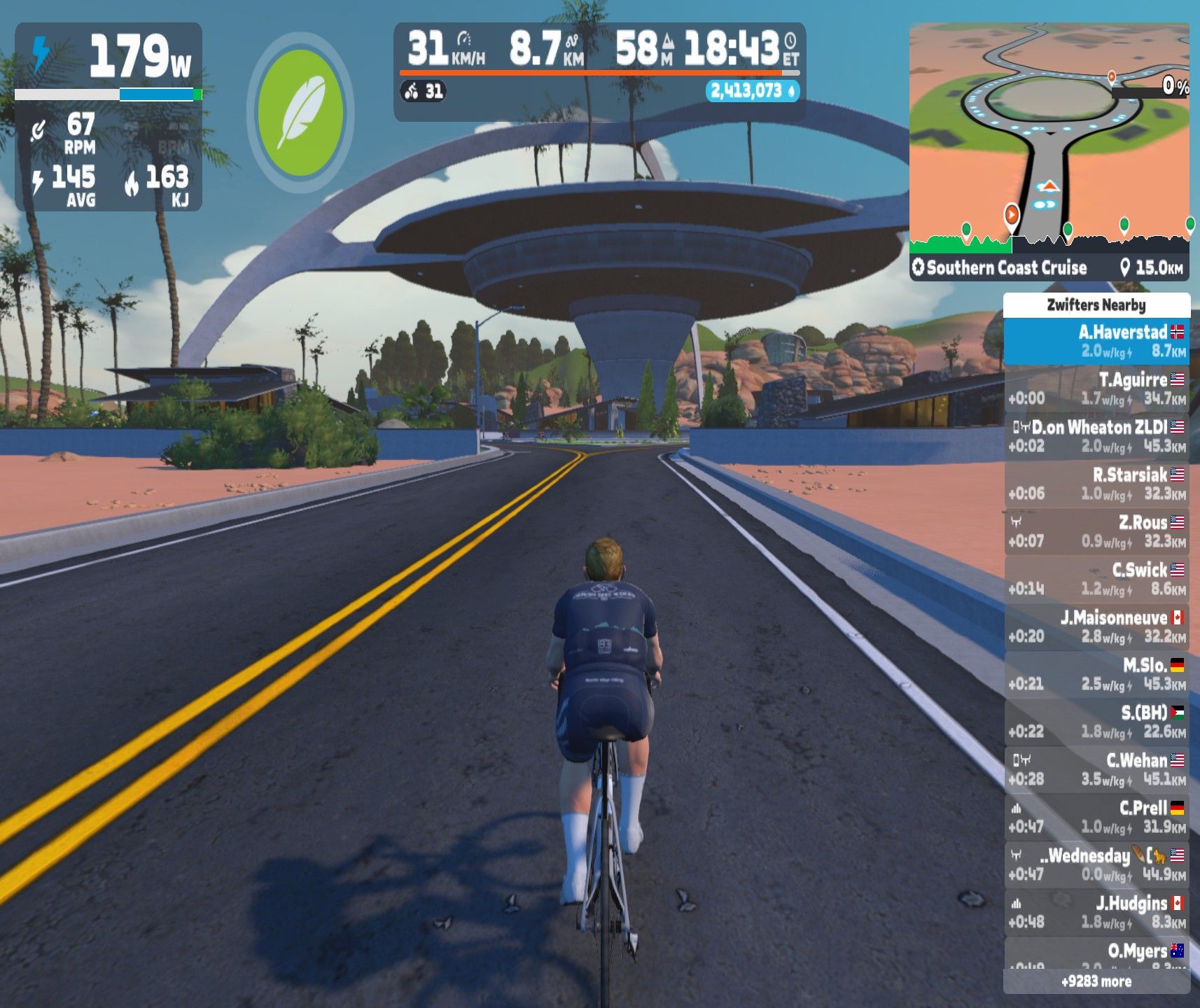This screenshot has width=1200, height=1008.
Task: Click the rider group count badge
Action: tap(424, 91)
